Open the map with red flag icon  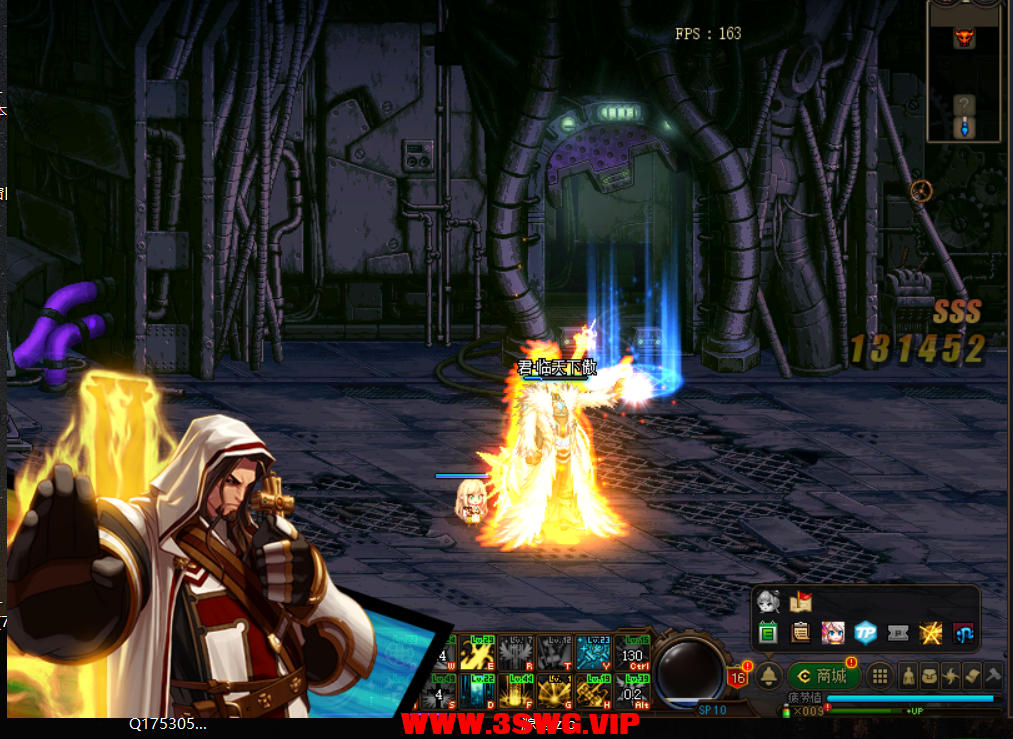point(800,602)
